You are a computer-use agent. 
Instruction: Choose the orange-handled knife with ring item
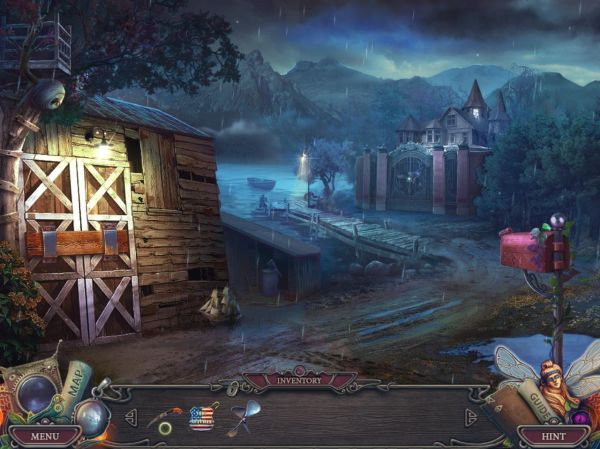point(166,417)
